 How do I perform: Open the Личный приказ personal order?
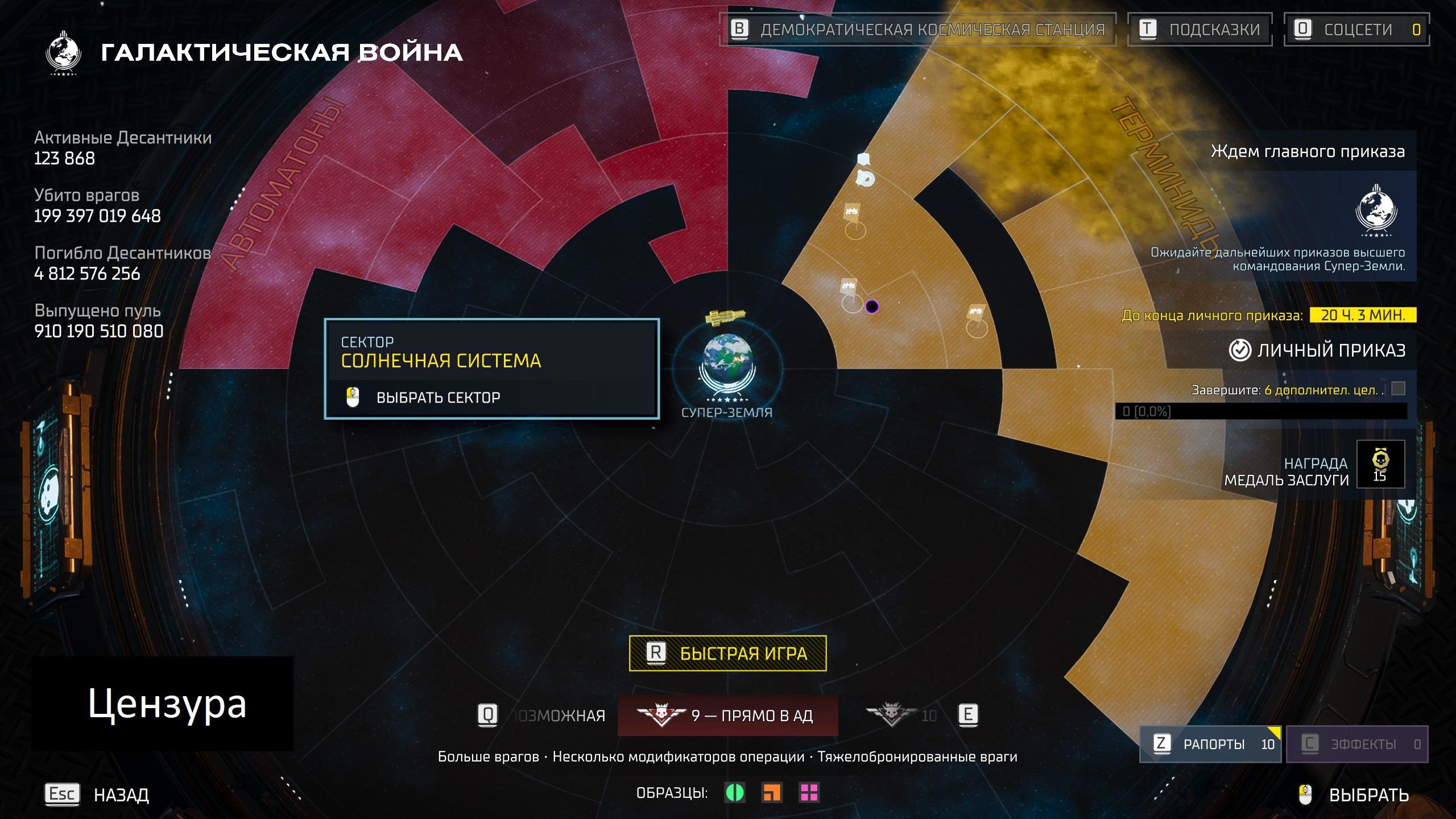point(1317,350)
